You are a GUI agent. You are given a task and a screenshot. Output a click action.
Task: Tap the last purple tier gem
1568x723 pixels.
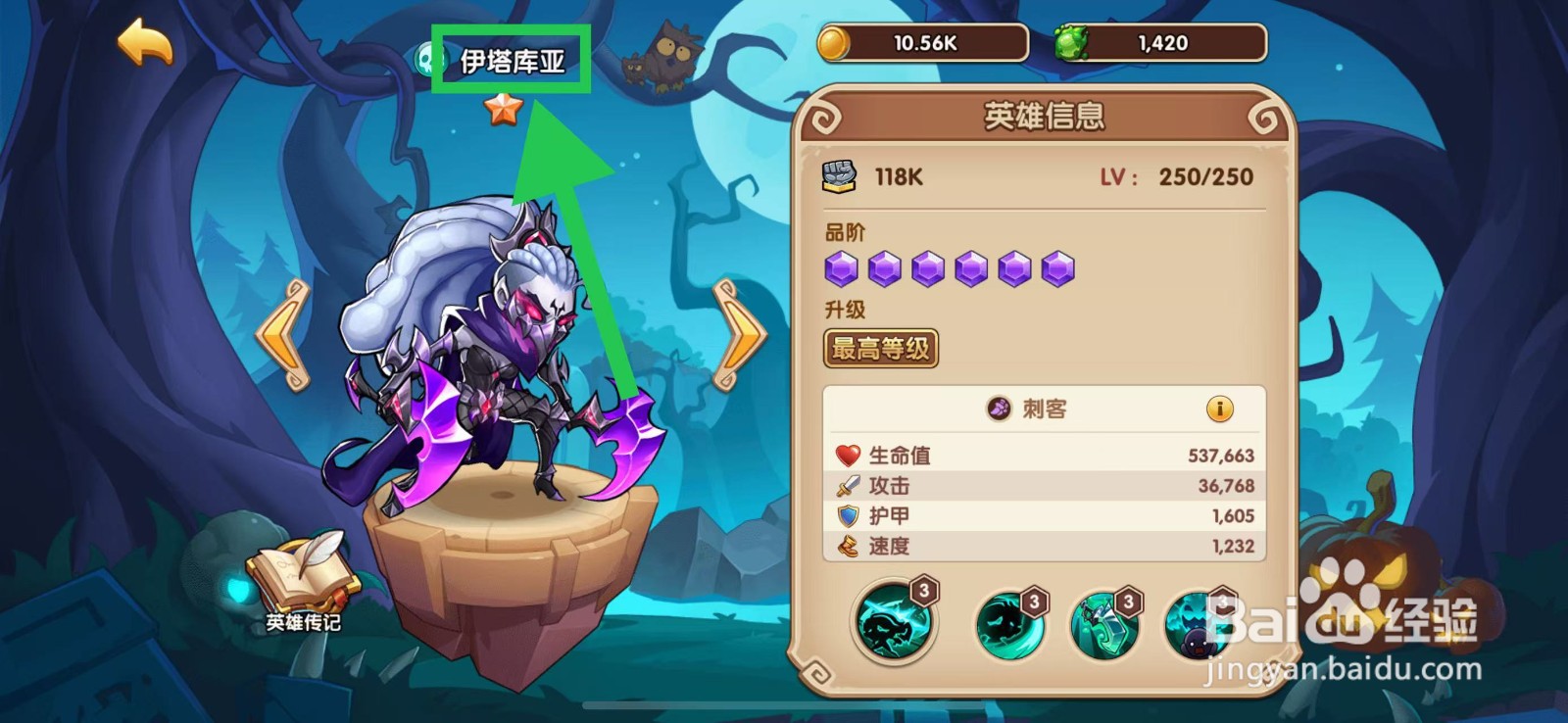tap(1058, 266)
